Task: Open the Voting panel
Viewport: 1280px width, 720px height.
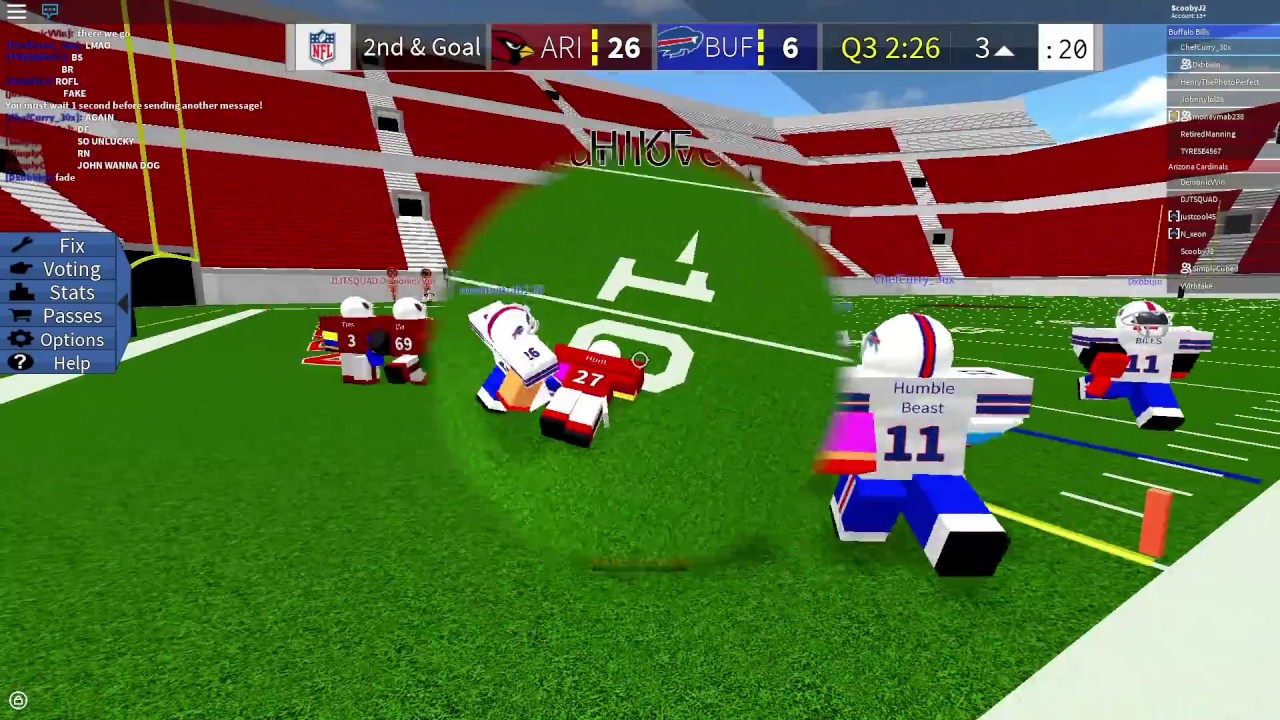Action: 71,269
